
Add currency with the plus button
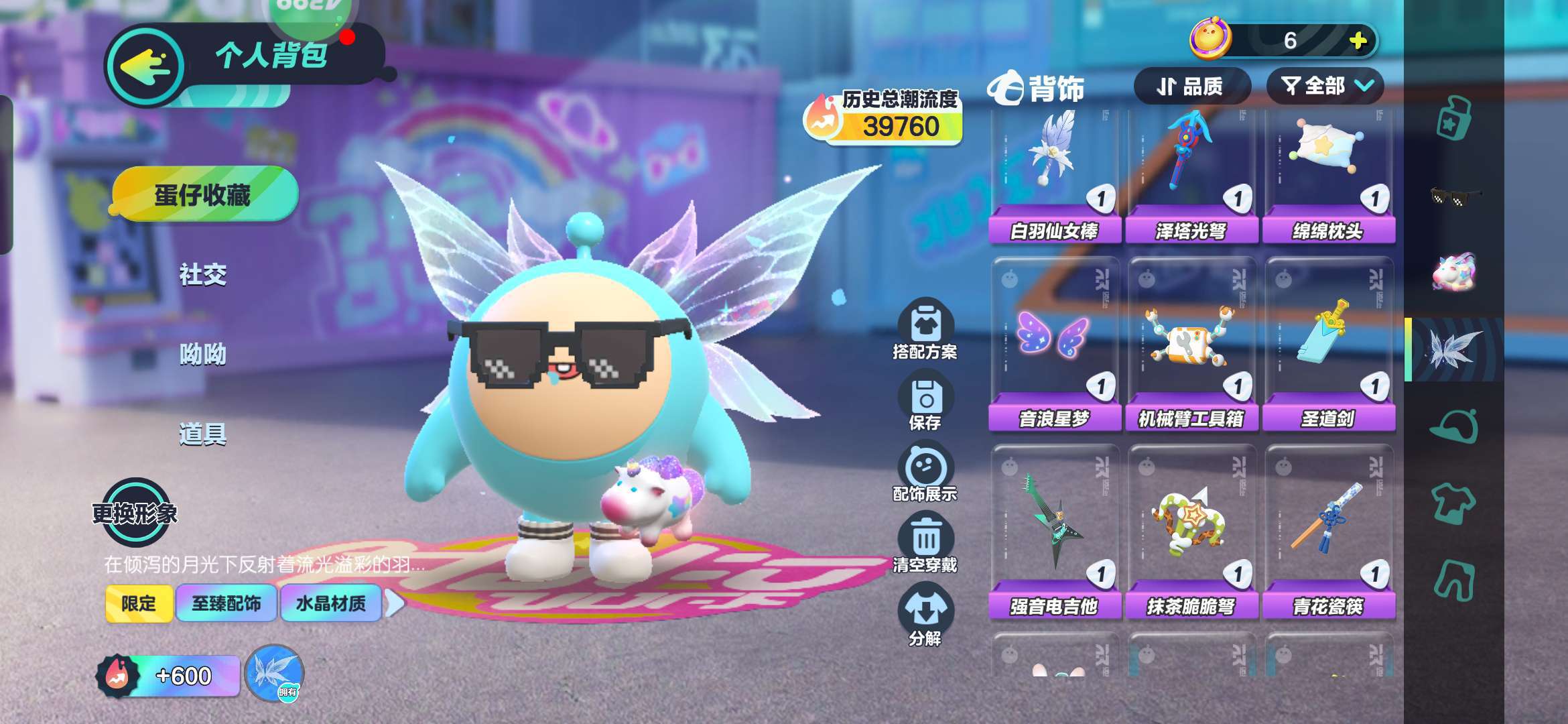1358,41
